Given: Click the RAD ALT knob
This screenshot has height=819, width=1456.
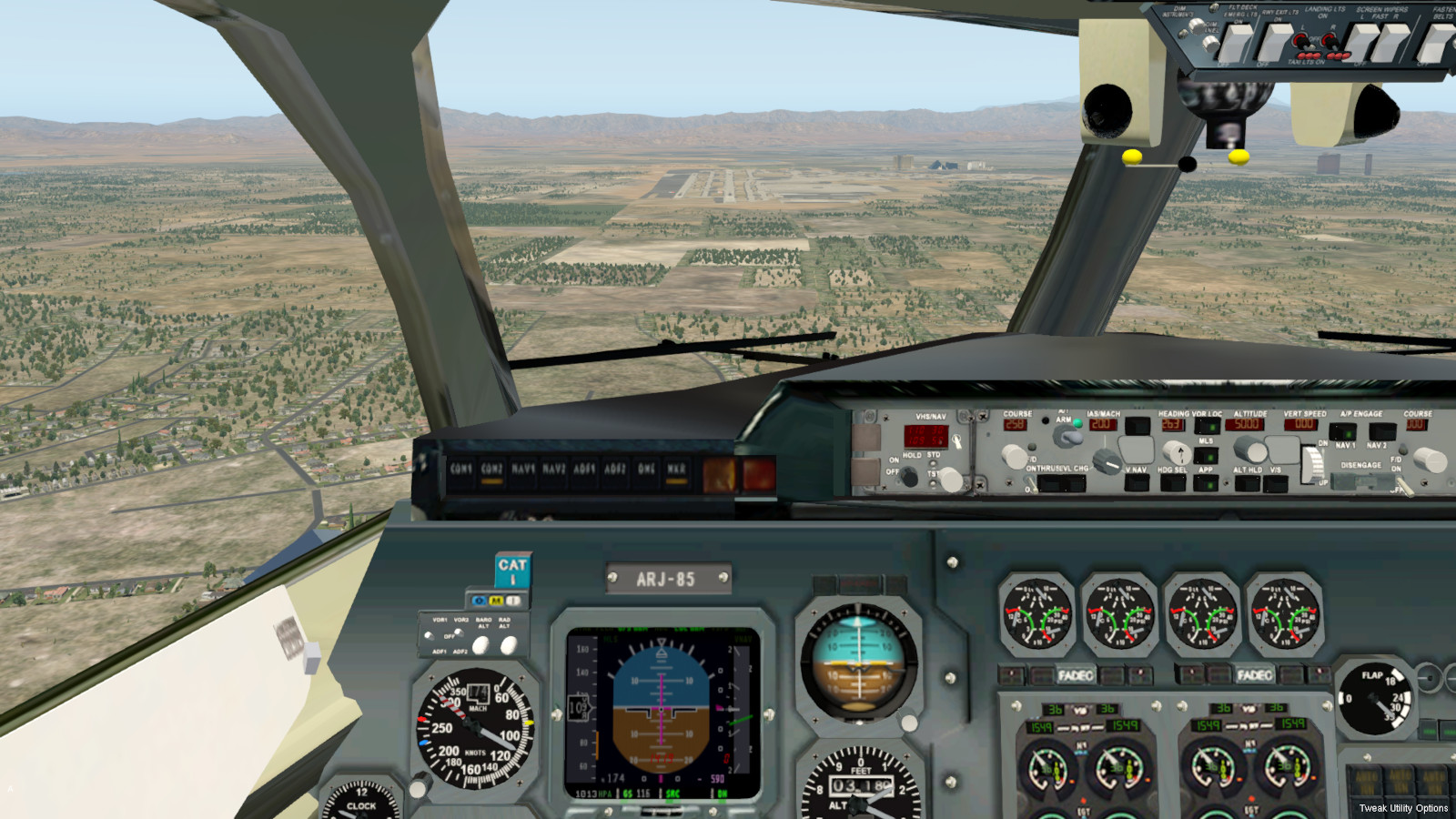Looking at the screenshot, I should [509, 645].
